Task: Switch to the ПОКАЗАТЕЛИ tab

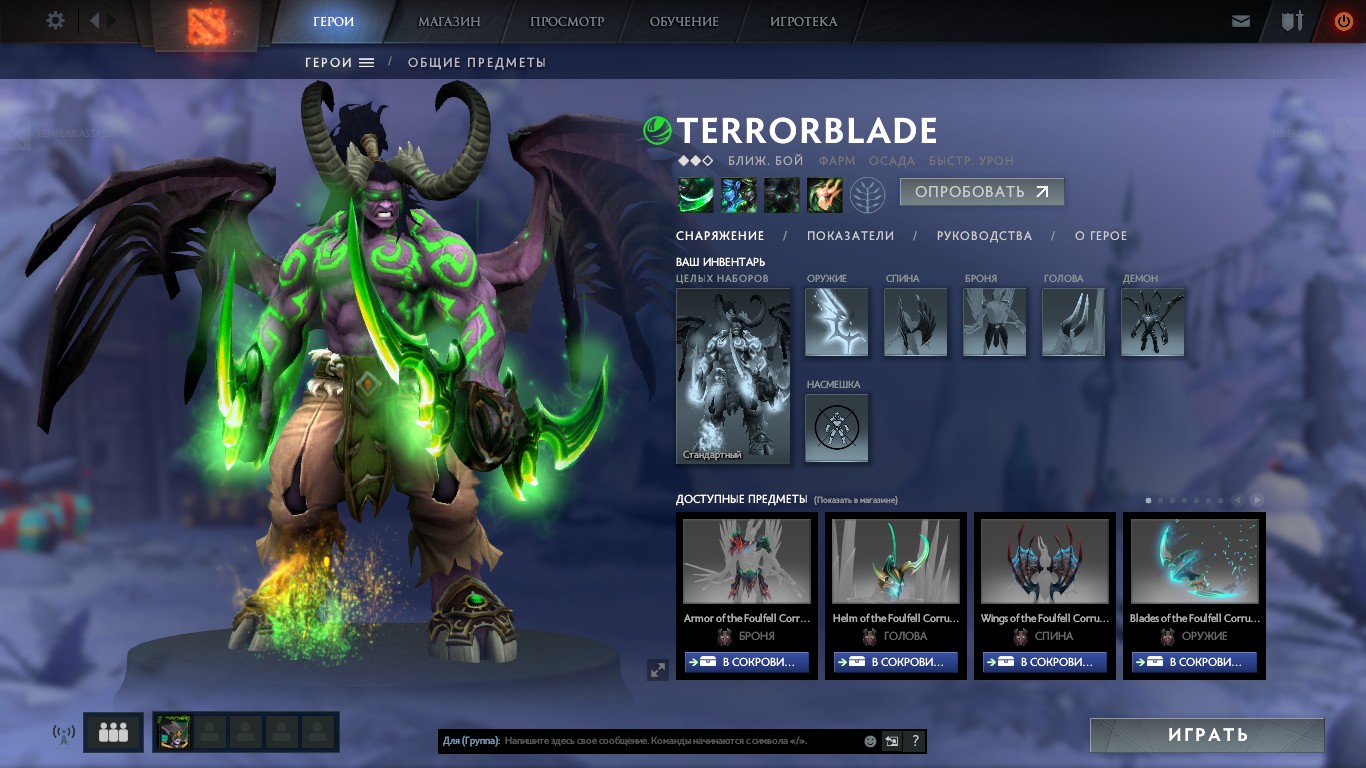Action: pos(850,236)
